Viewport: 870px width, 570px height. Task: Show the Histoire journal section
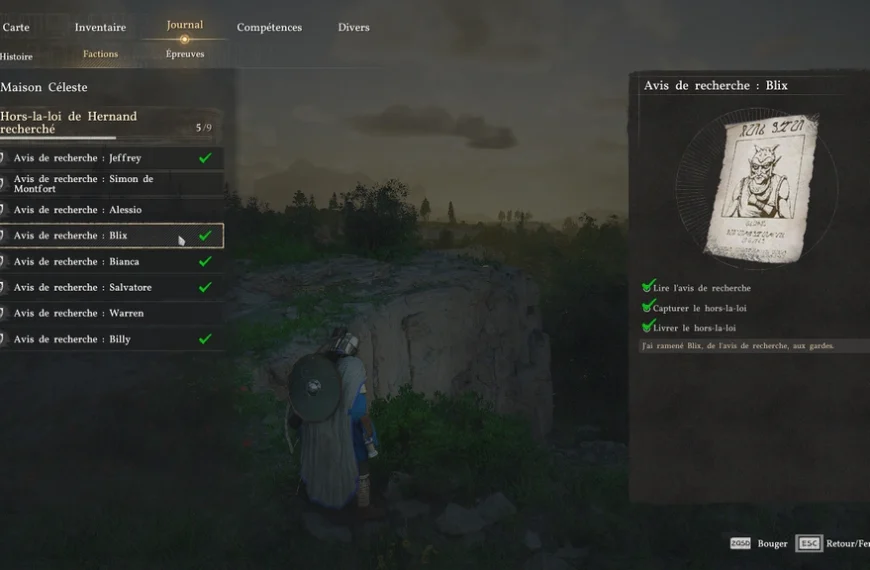[16, 56]
